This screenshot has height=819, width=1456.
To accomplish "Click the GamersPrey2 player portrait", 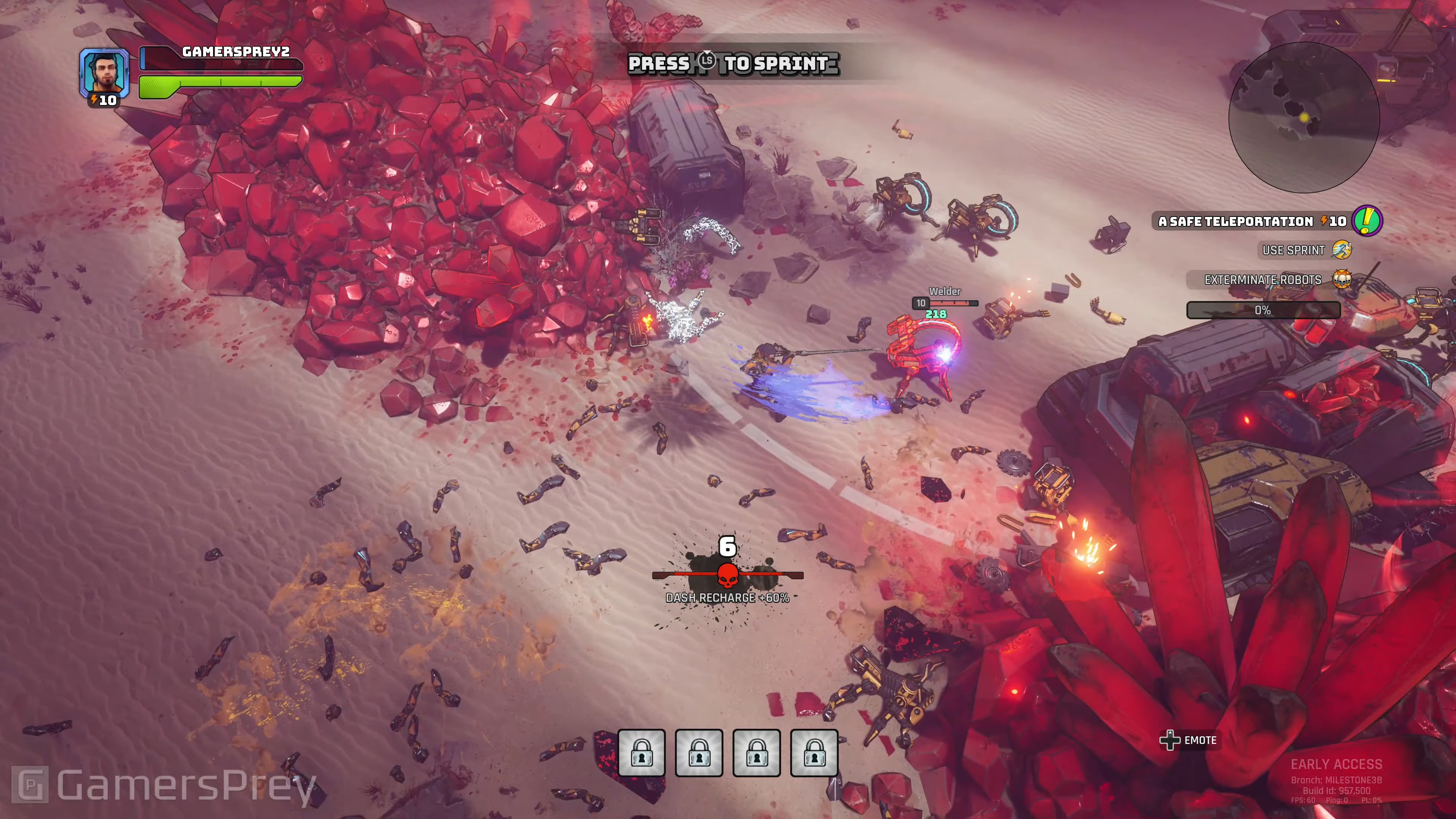I will tap(104, 72).
